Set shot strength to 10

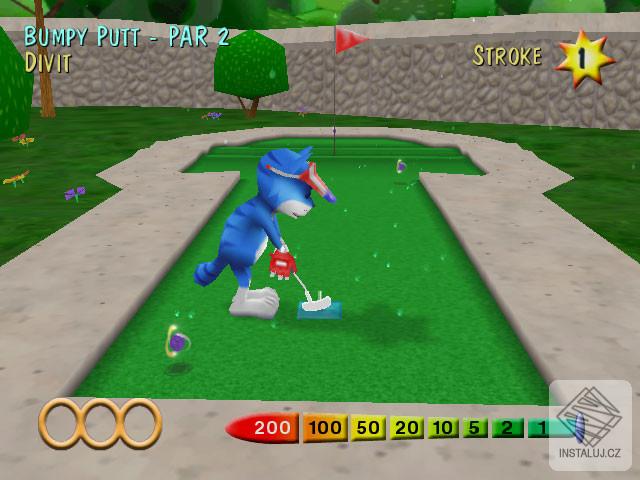pos(443,429)
